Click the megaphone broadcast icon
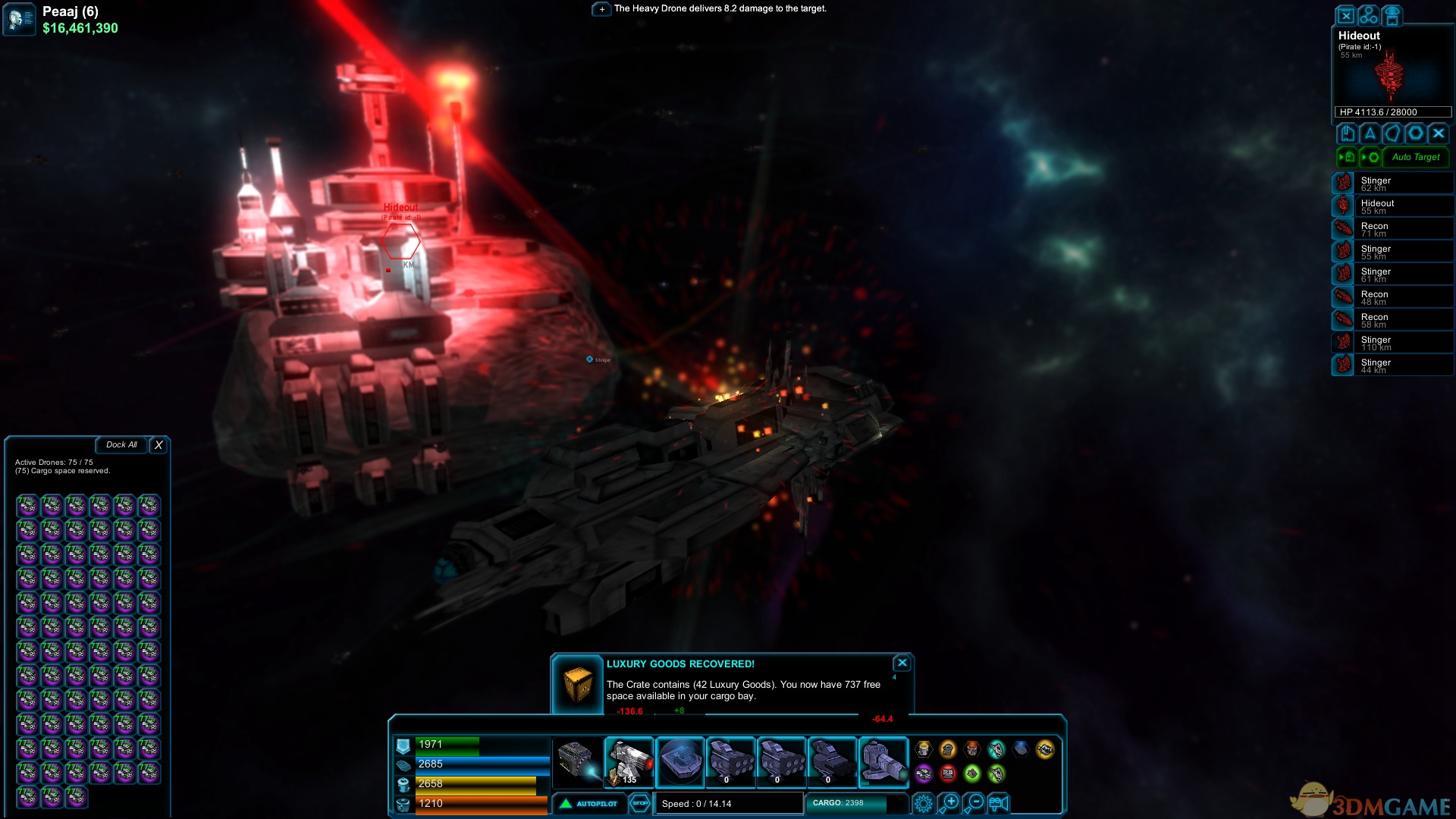 (x=999, y=802)
